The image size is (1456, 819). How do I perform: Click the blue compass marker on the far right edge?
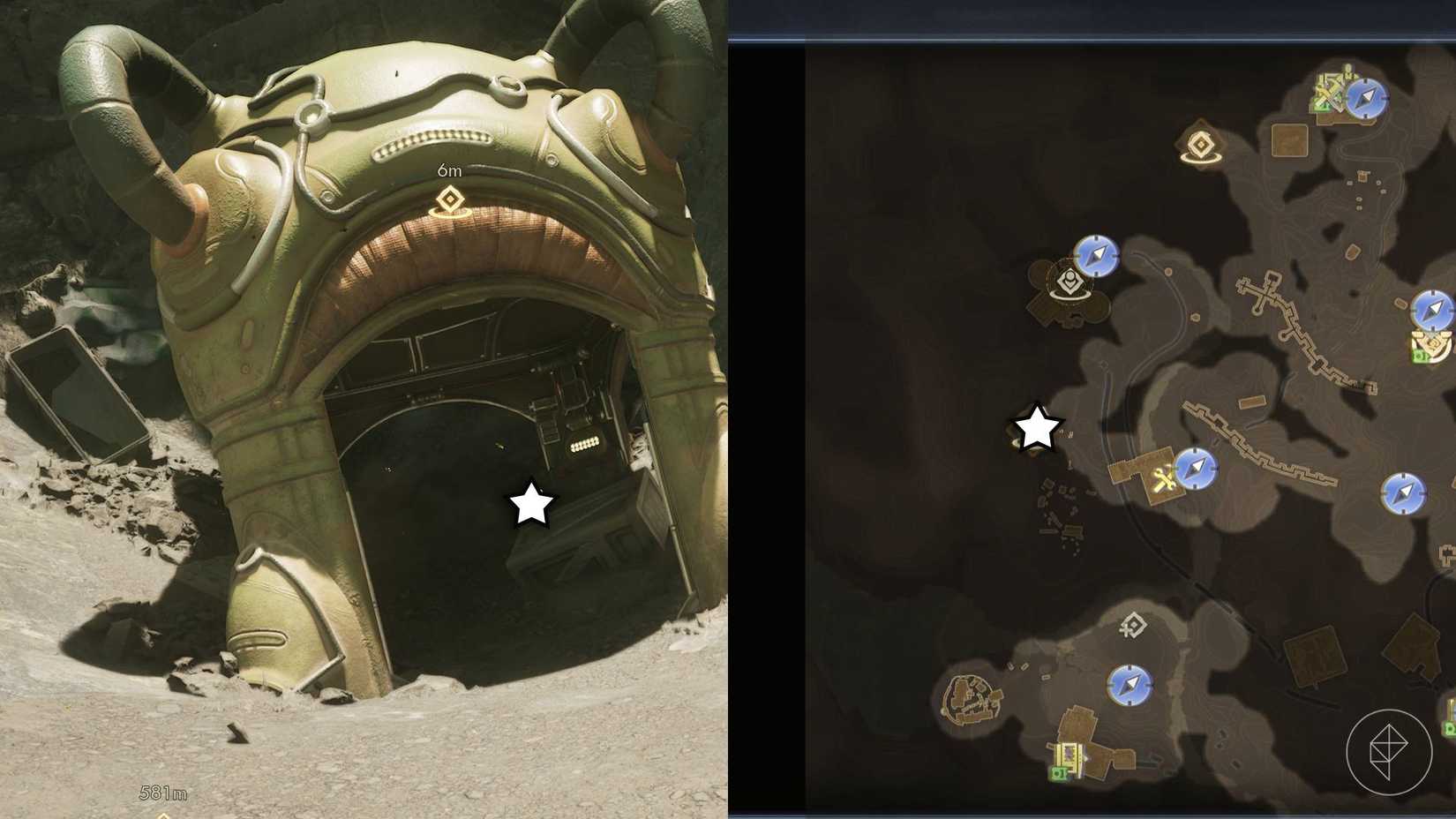coord(1432,309)
